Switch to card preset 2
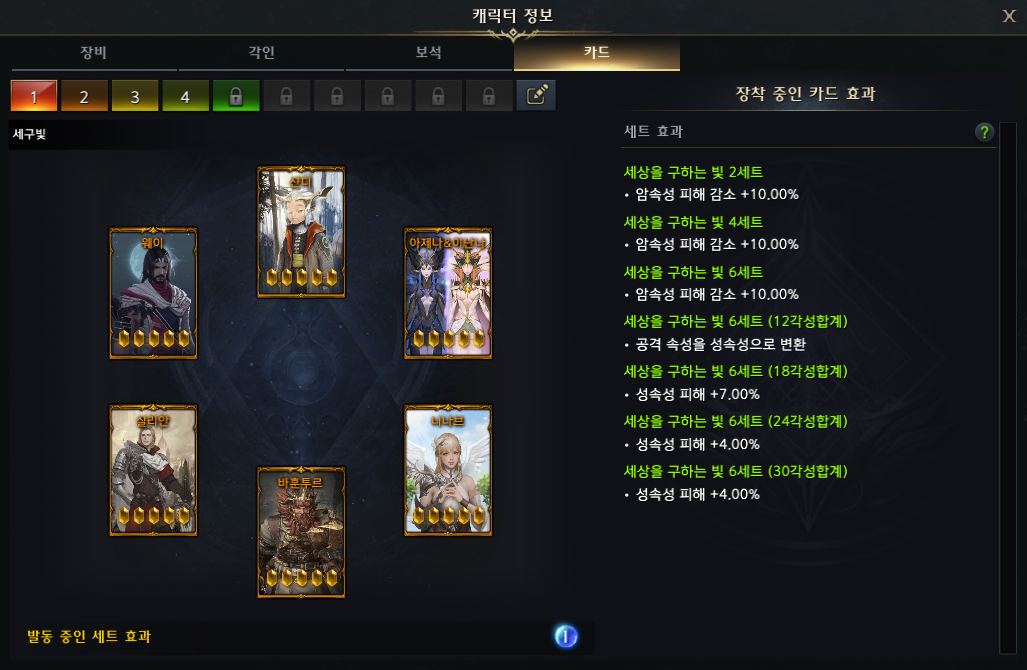 [85, 96]
